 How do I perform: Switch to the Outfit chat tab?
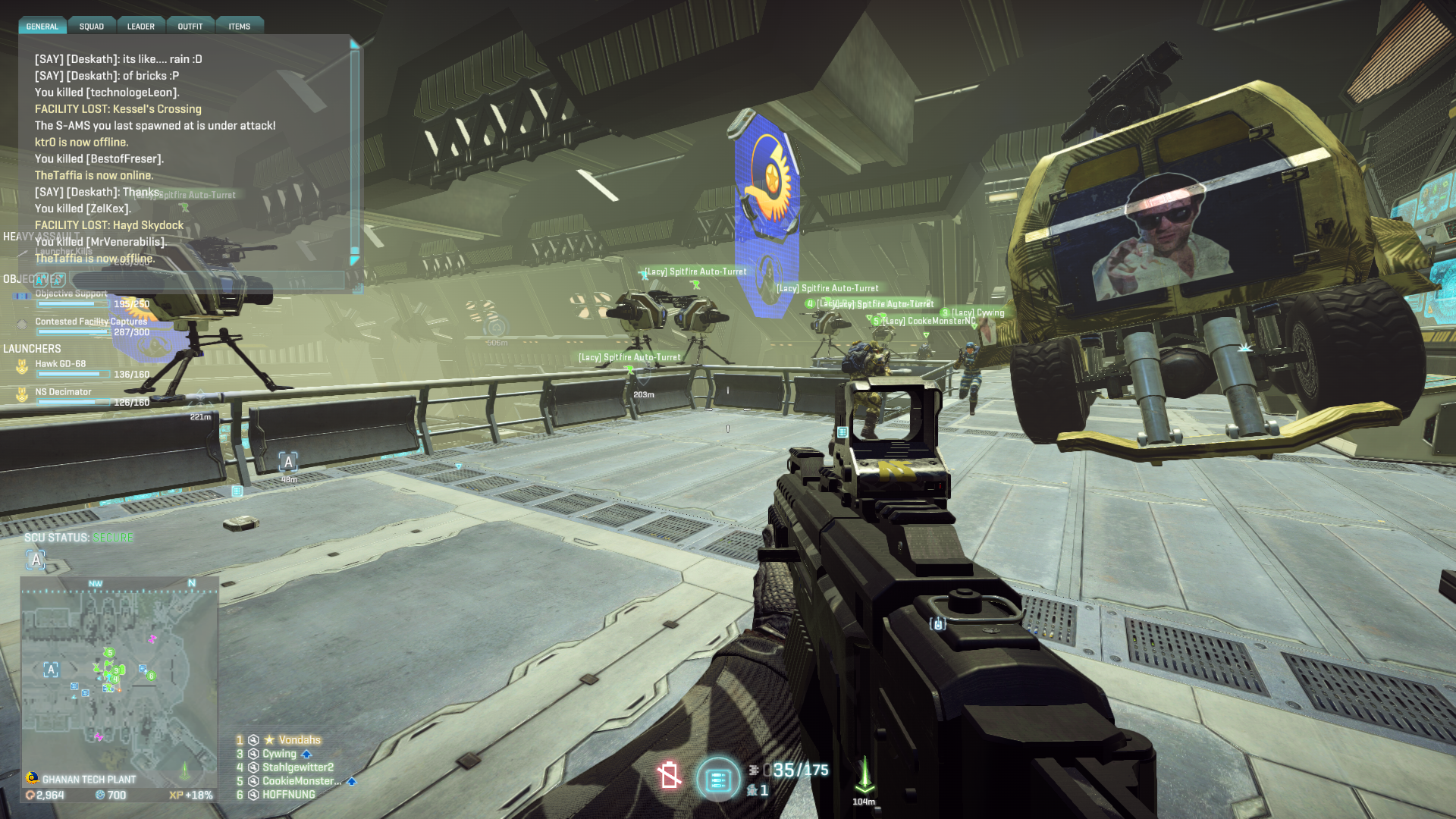coord(190,27)
